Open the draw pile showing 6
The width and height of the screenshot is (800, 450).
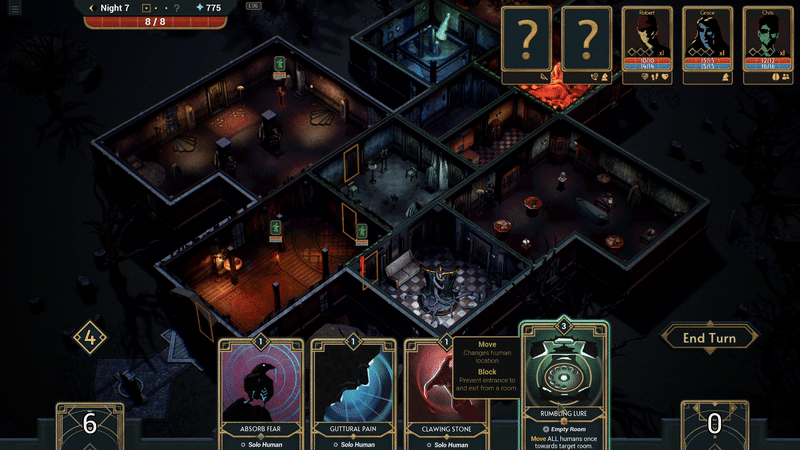point(90,424)
